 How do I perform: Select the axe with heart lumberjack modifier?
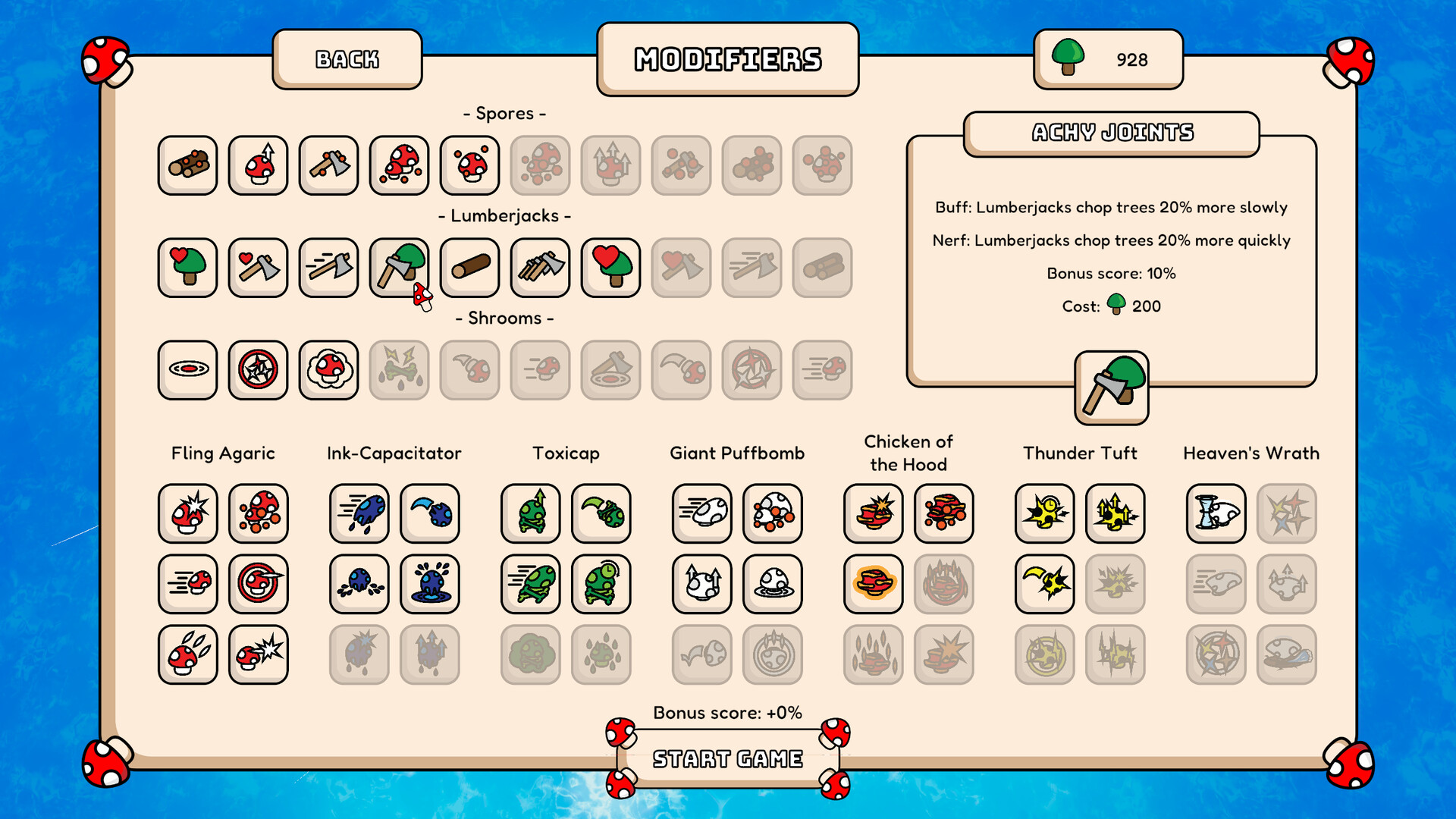pyautogui.click(x=258, y=268)
